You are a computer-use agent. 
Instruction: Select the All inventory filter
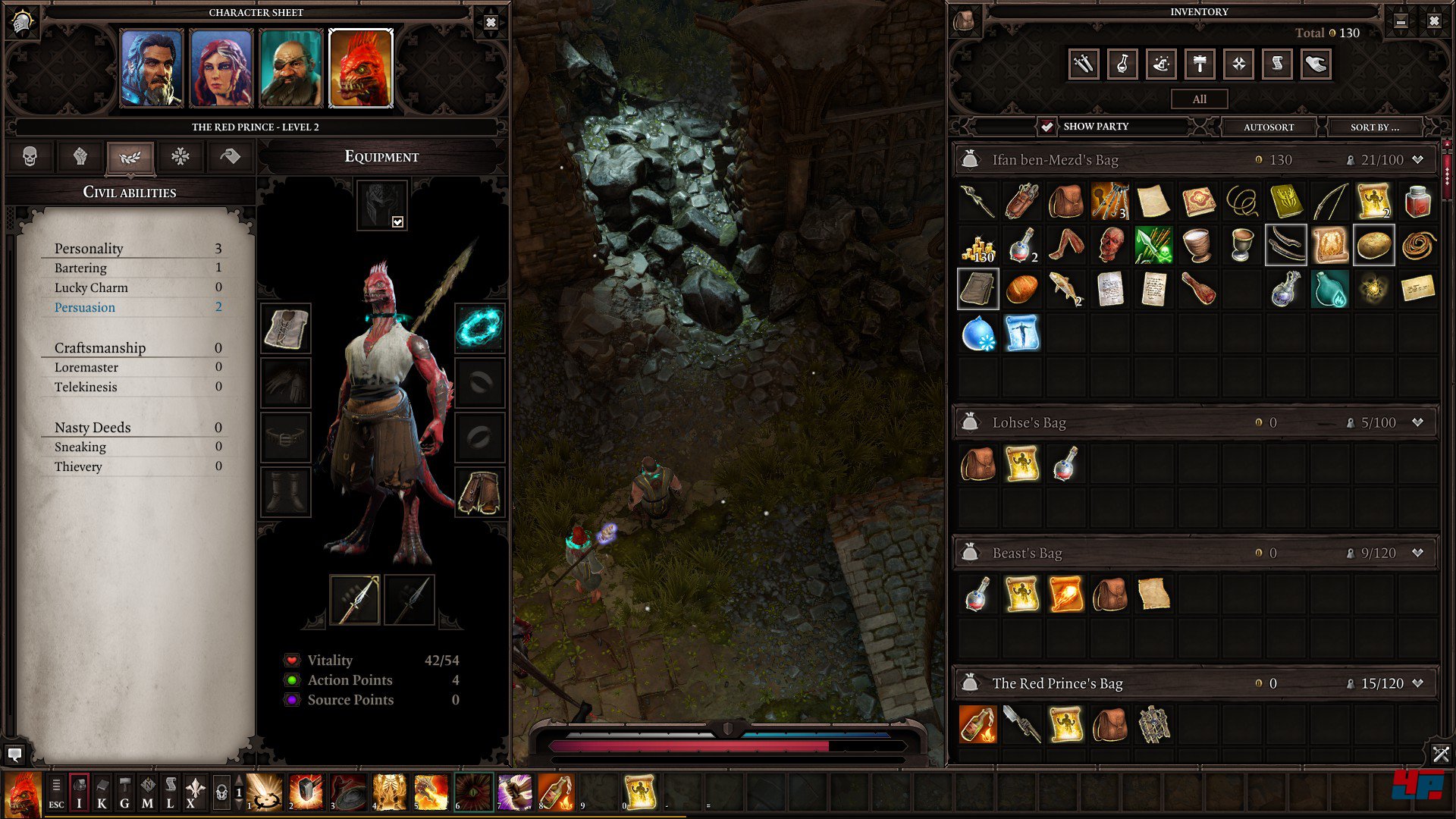(x=1199, y=99)
